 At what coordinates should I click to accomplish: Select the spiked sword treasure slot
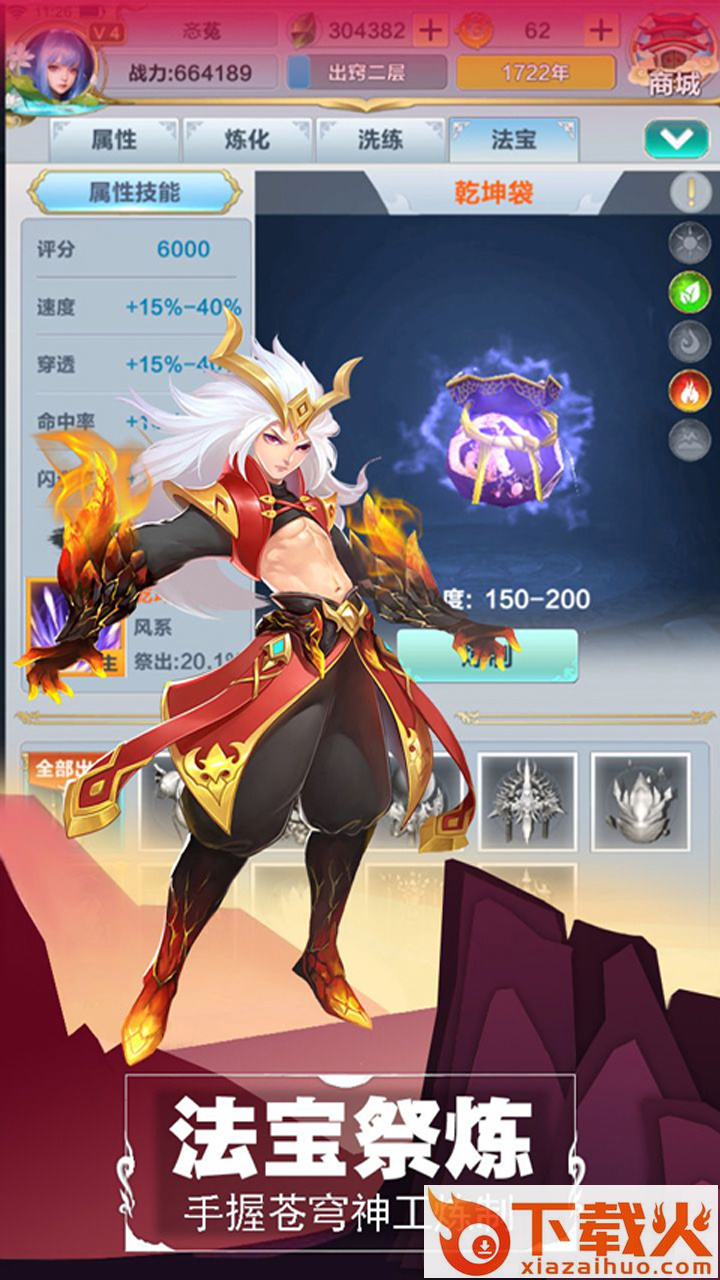527,802
